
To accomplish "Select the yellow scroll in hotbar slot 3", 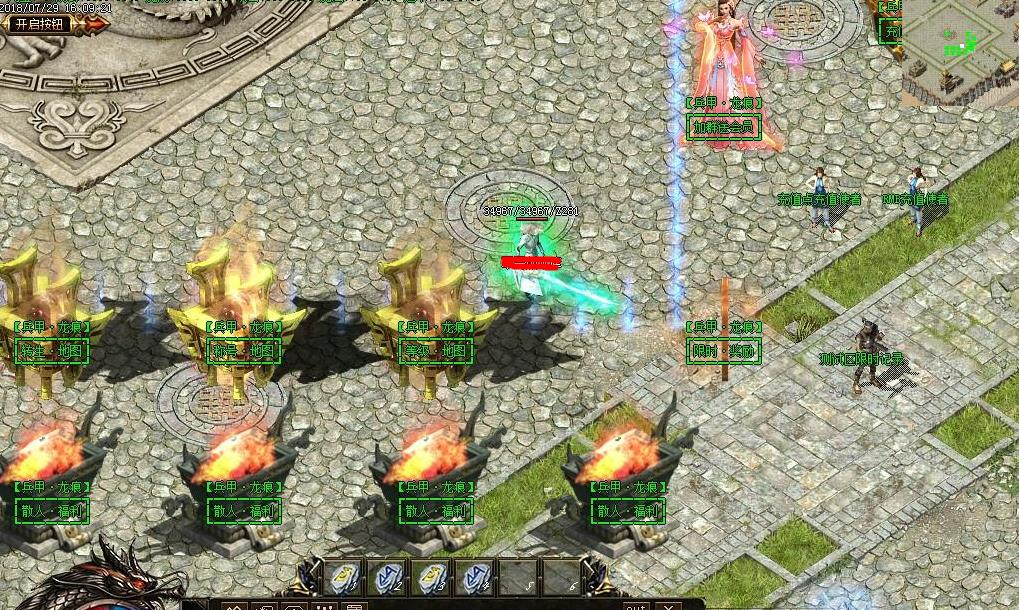I will [x=430, y=578].
